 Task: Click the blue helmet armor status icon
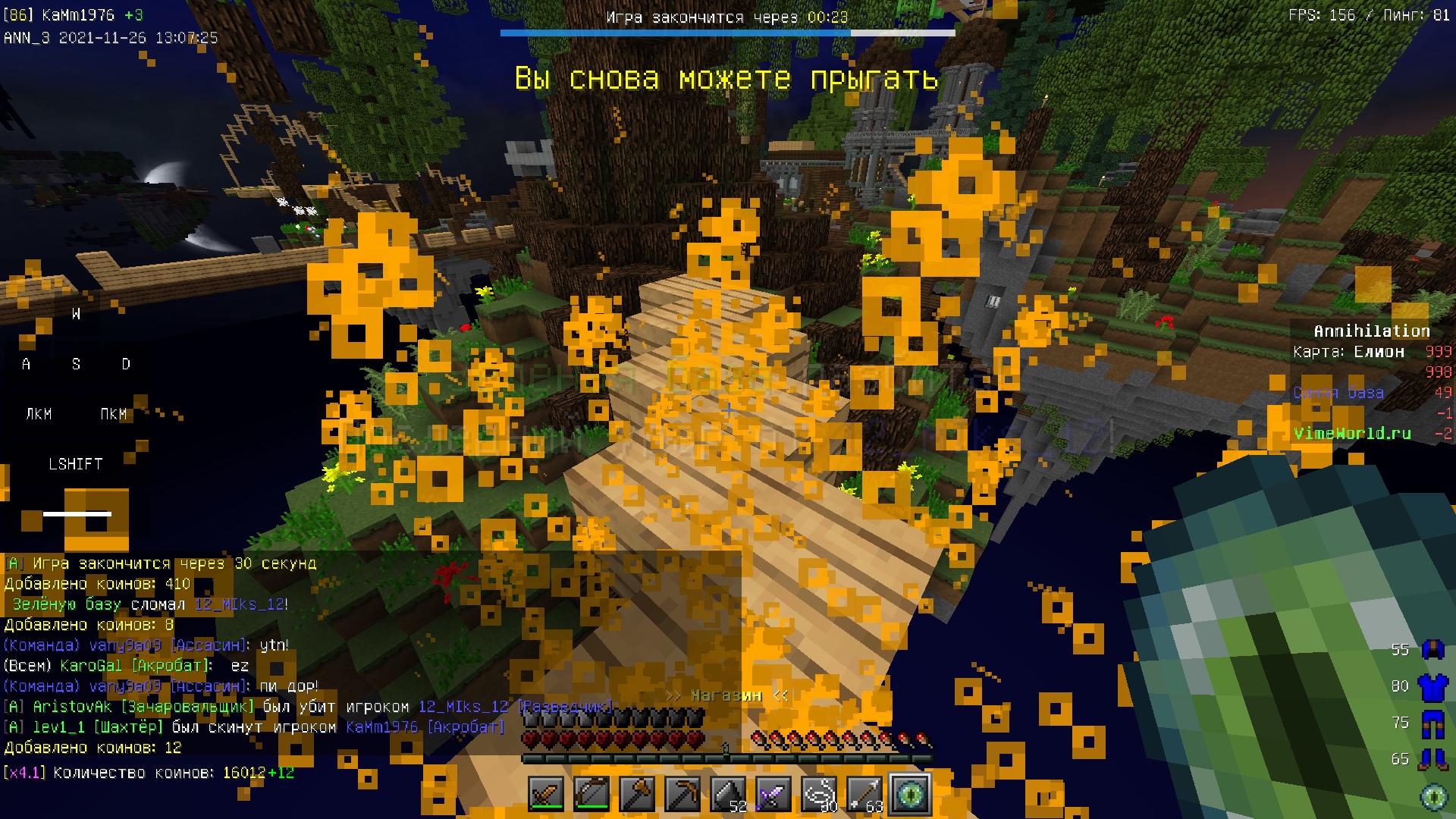(1432, 650)
